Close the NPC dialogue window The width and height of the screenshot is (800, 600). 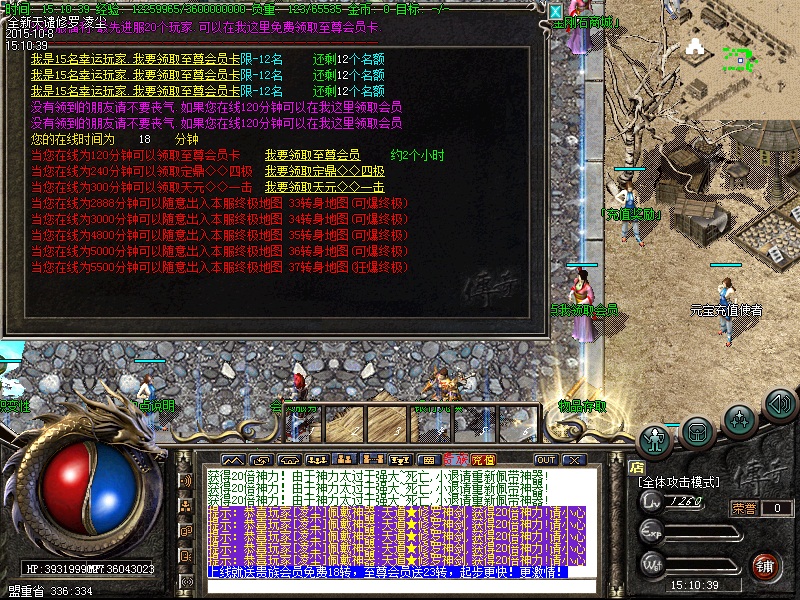556,12
